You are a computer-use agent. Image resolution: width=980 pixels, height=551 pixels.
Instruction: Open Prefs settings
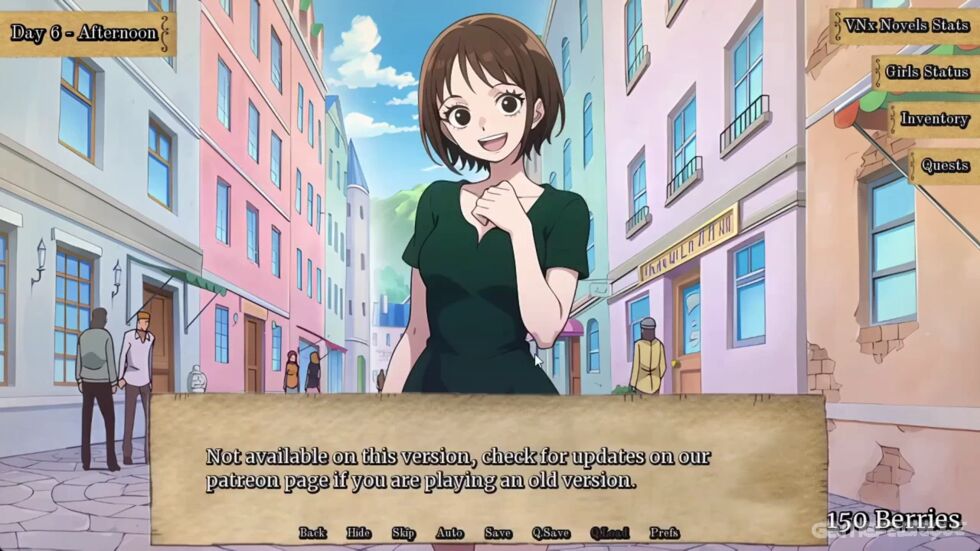pos(664,533)
